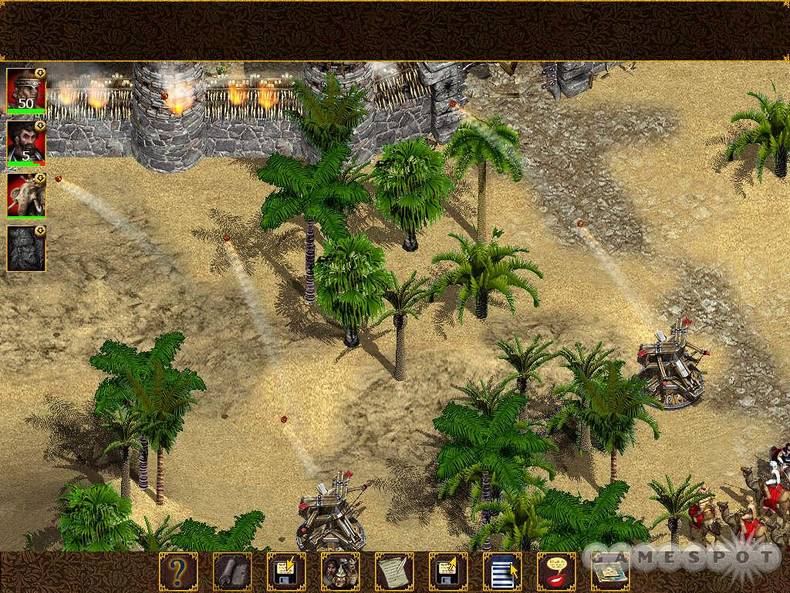Open help with the question mark button

point(178,571)
